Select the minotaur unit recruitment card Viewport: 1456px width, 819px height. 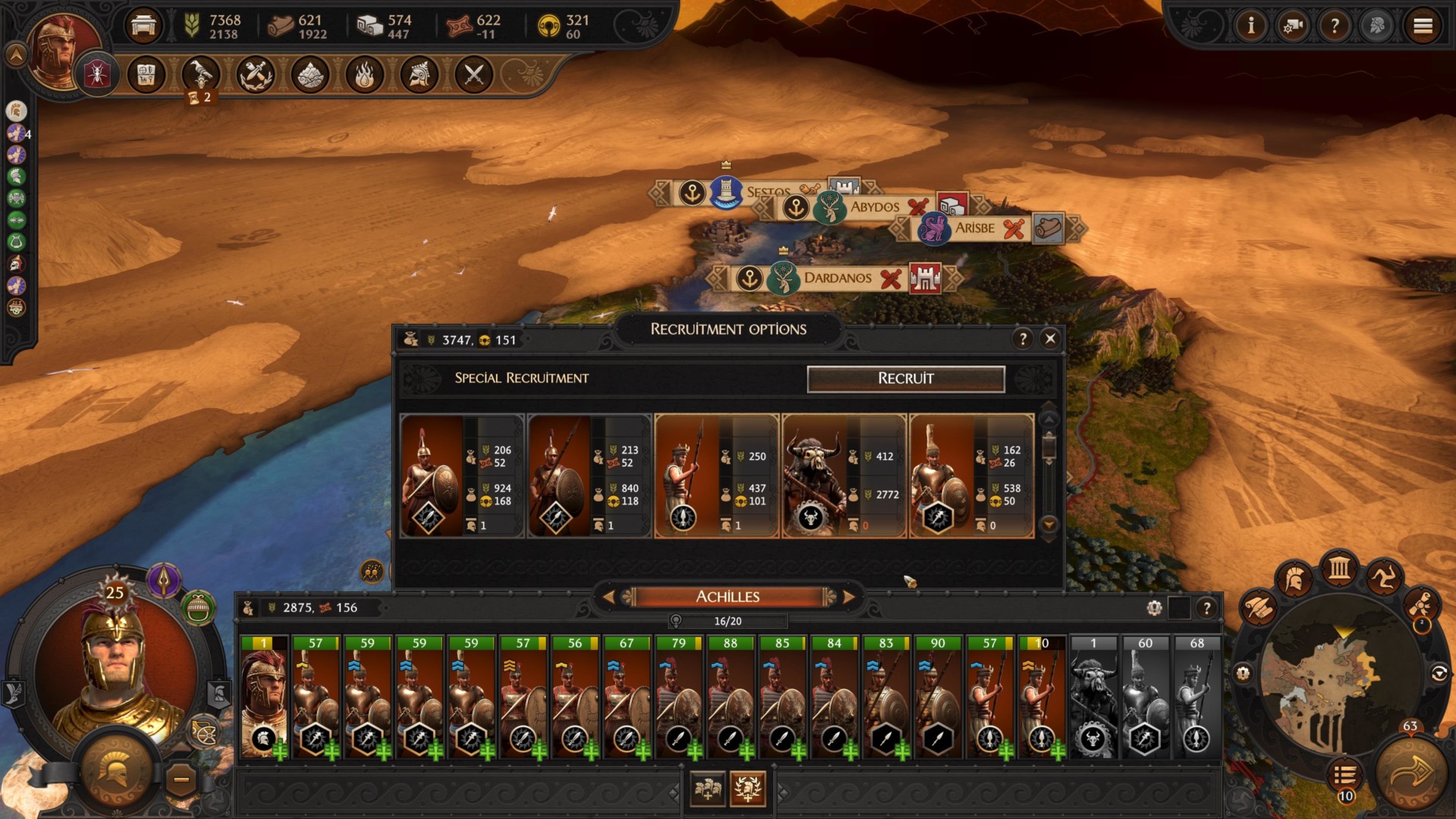coord(843,475)
